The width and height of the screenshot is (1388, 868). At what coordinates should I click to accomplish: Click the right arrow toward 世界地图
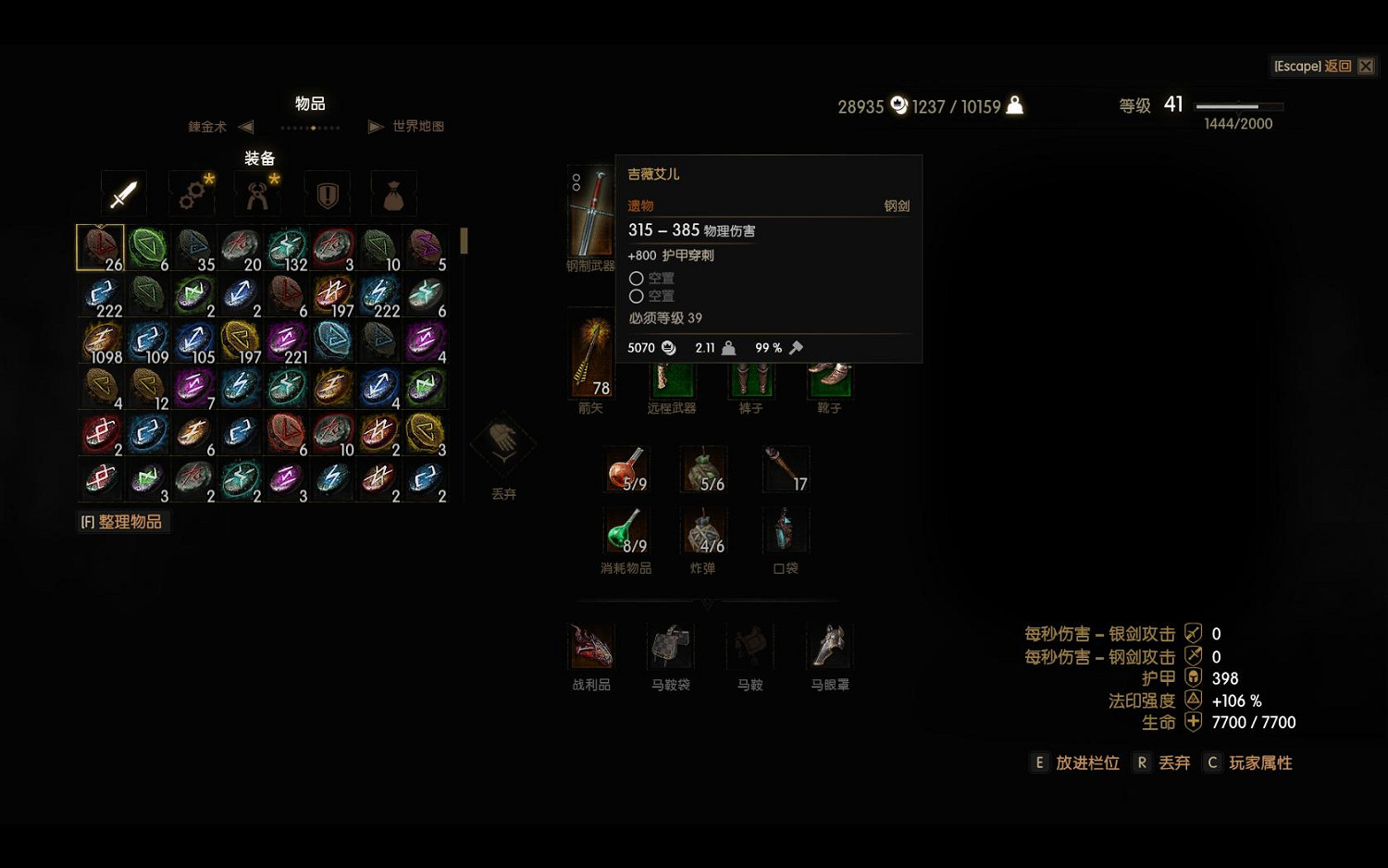click(375, 126)
